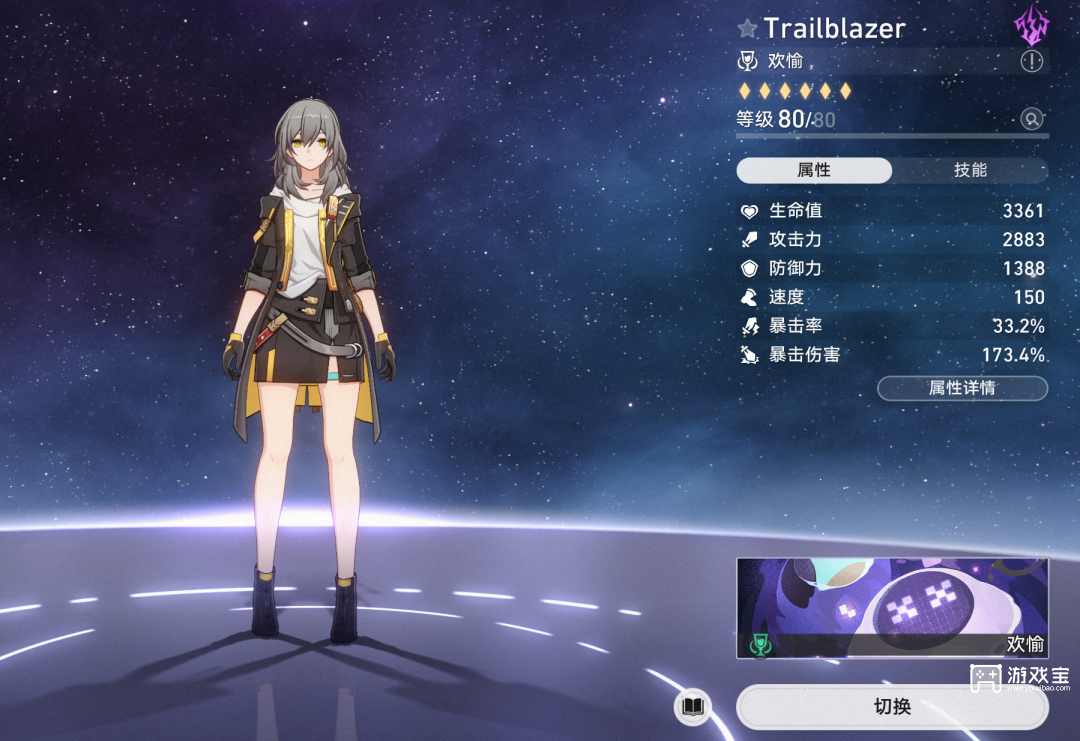Click the 切换 switch button
1080x741 pixels.
[892, 707]
